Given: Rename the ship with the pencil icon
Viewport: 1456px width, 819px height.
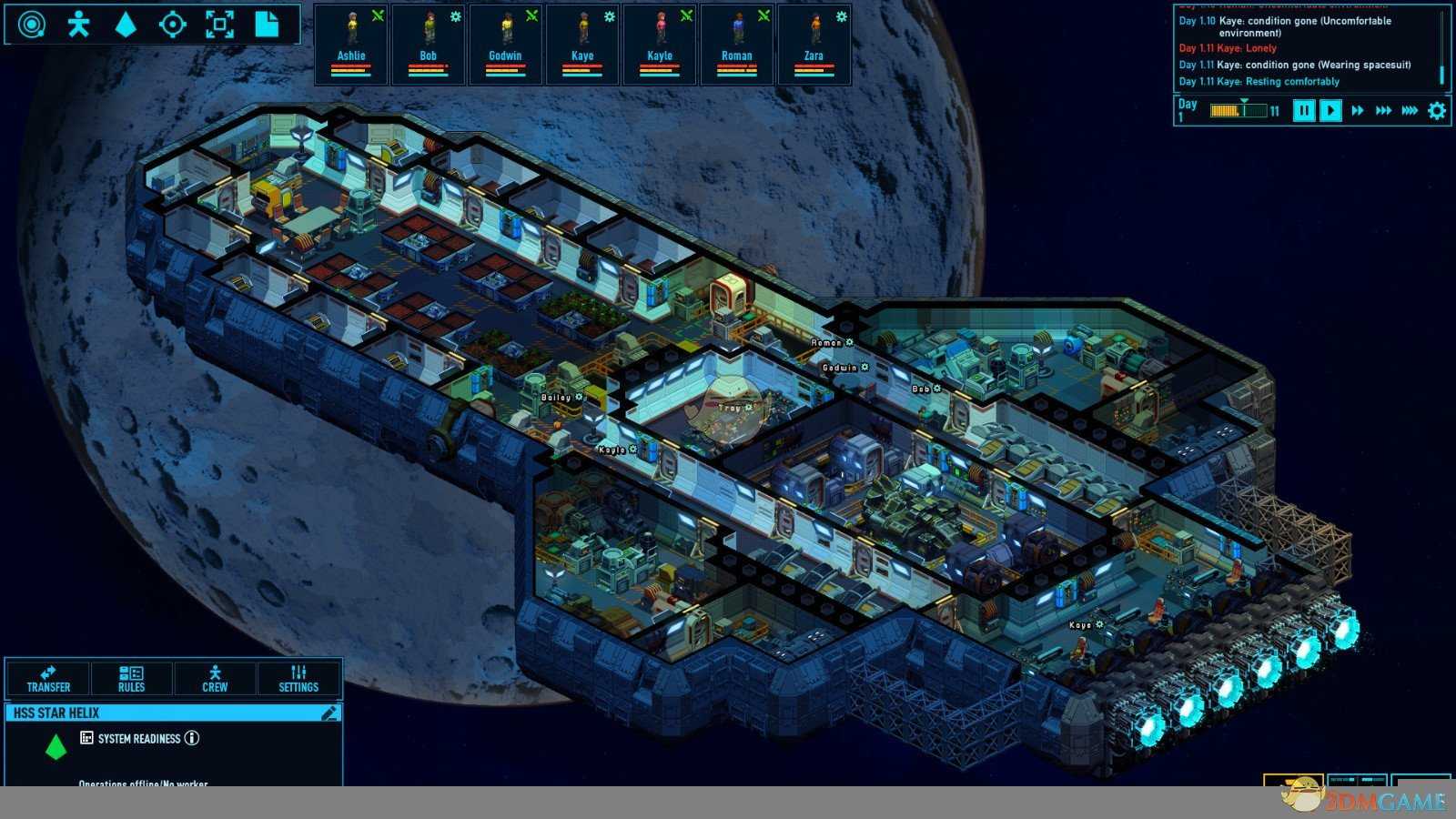Looking at the screenshot, I should pyautogui.click(x=329, y=713).
